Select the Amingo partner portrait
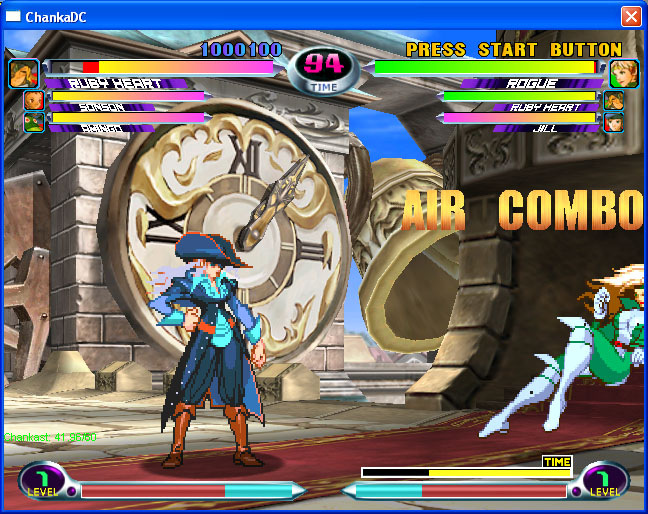Screen dimensions: 648x514 tap(34, 122)
